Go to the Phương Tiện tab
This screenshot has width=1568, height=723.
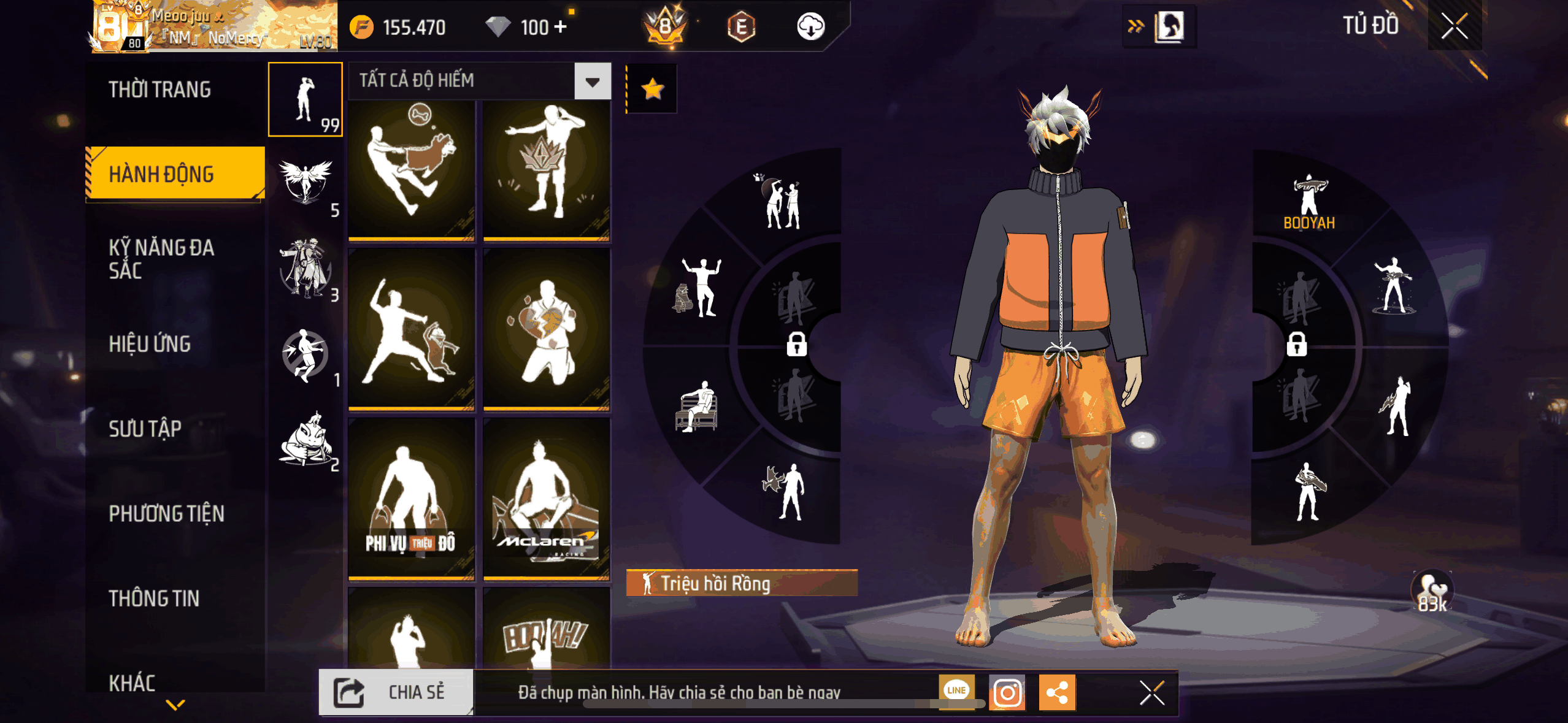[x=166, y=513]
